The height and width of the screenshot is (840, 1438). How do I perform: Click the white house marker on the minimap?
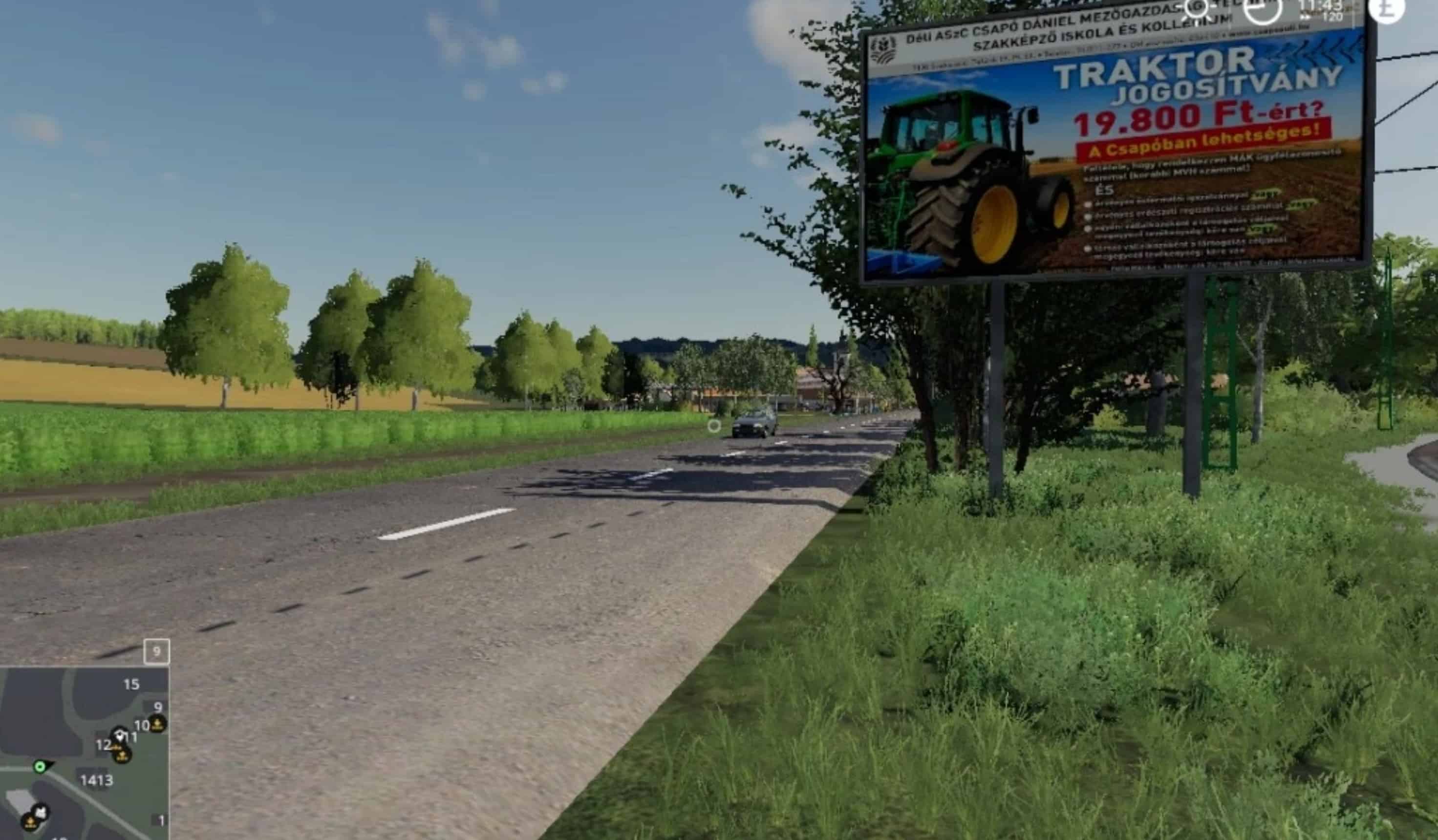point(120,736)
